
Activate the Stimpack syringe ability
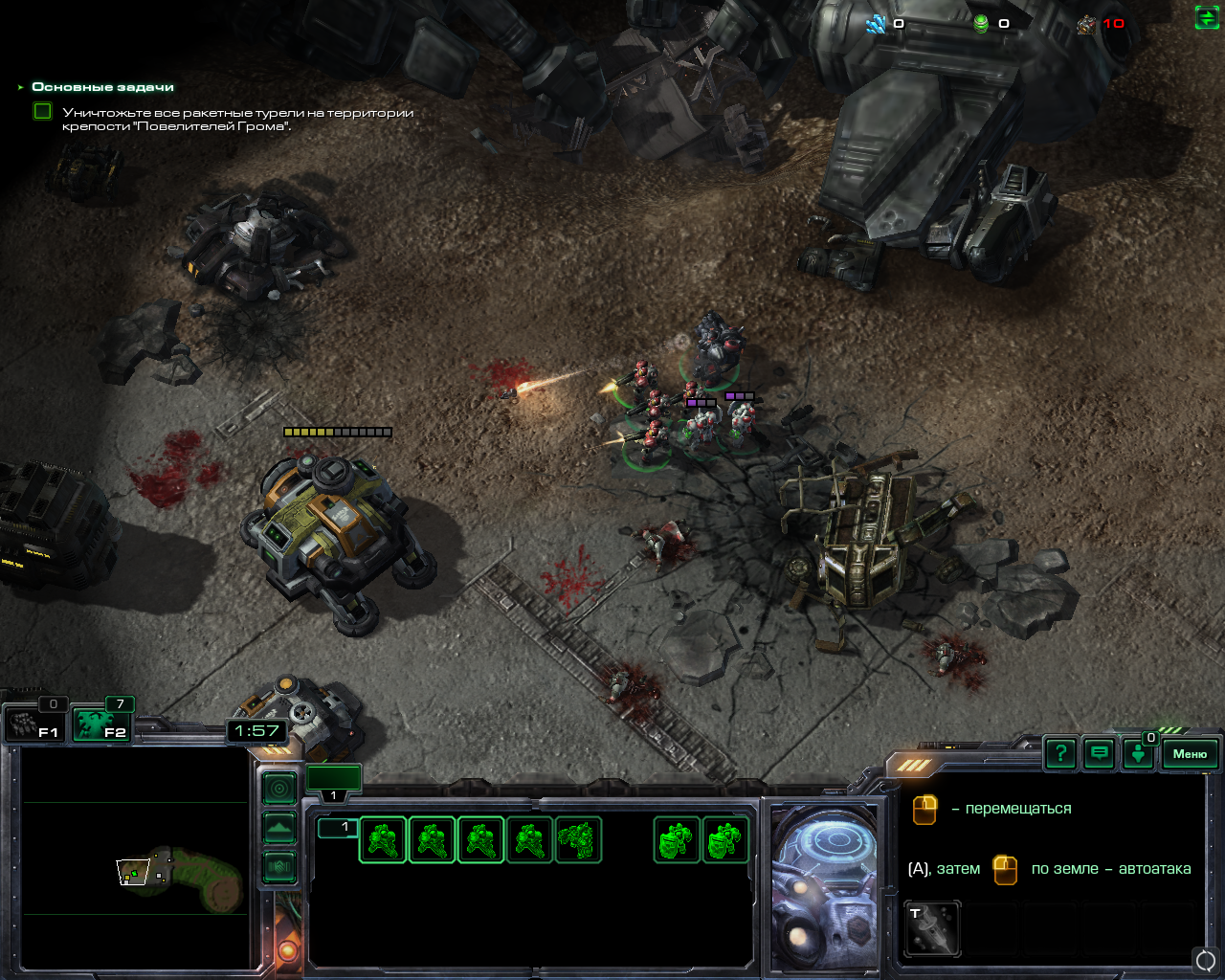[x=932, y=928]
